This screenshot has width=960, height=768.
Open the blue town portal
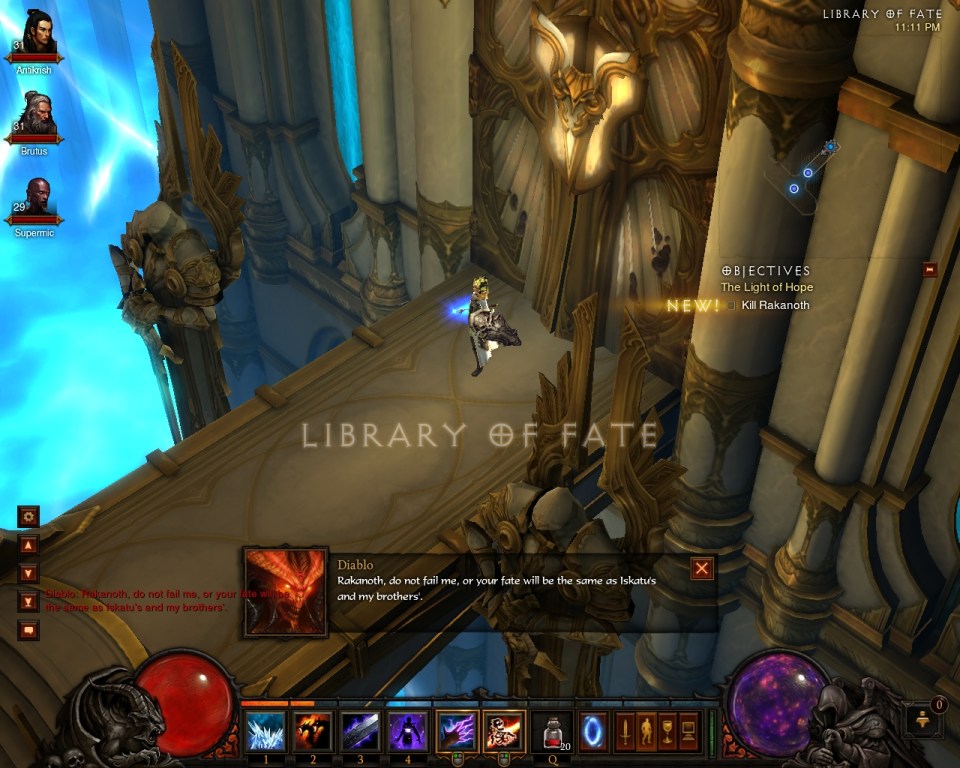point(593,731)
